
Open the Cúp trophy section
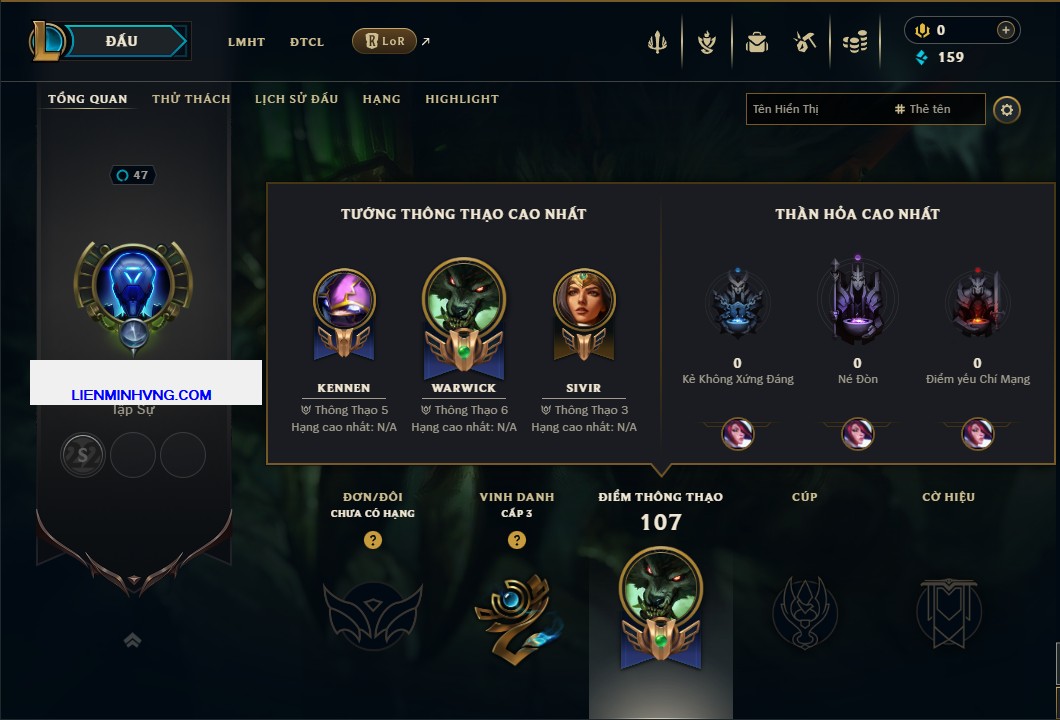pyautogui.click(x=804, y=612)
